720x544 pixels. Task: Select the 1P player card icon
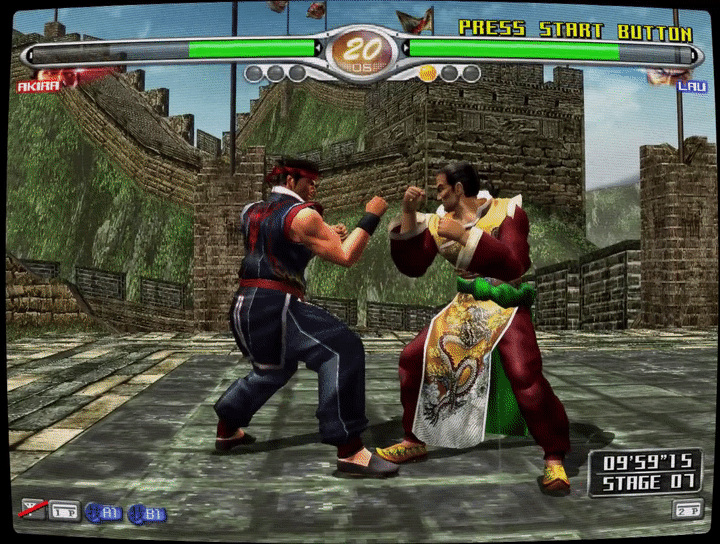[x=65, y=511]
